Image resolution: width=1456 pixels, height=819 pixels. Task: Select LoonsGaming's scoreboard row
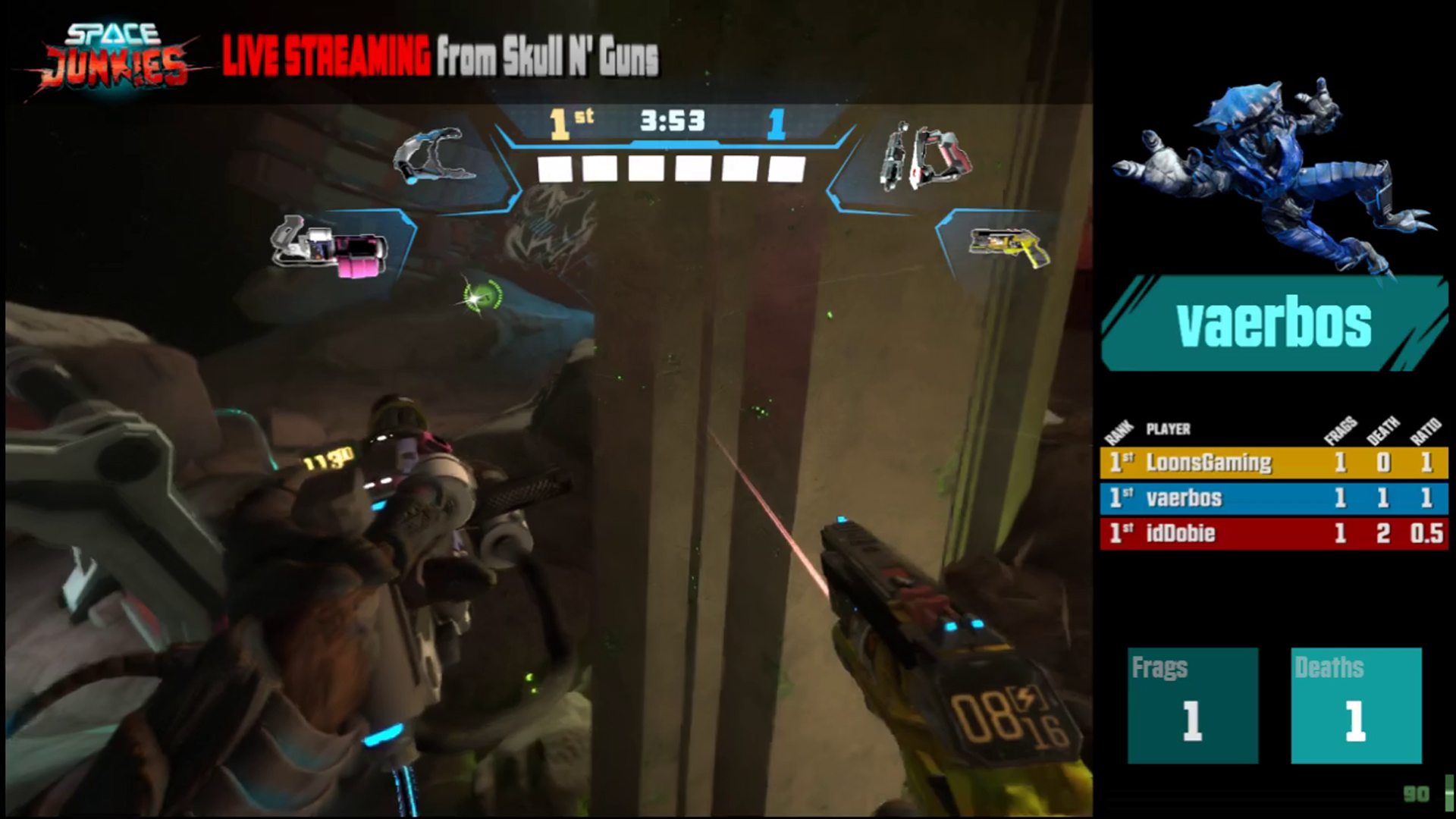[x=1274, y=463]
